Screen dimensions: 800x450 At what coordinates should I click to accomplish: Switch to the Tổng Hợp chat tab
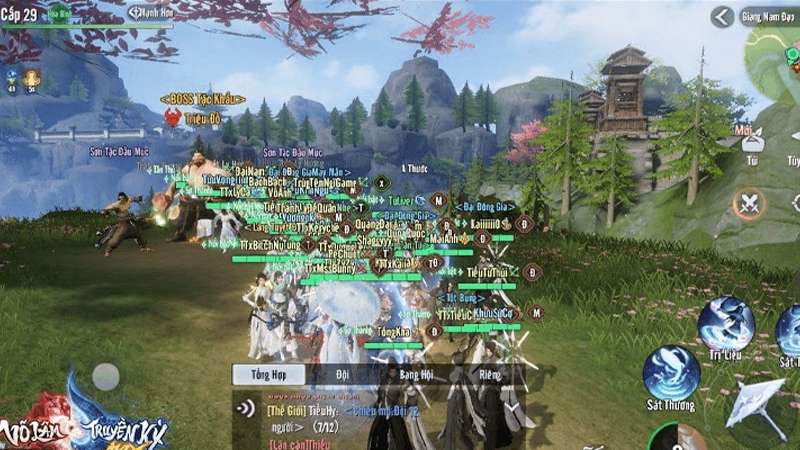tap(255, 375)
